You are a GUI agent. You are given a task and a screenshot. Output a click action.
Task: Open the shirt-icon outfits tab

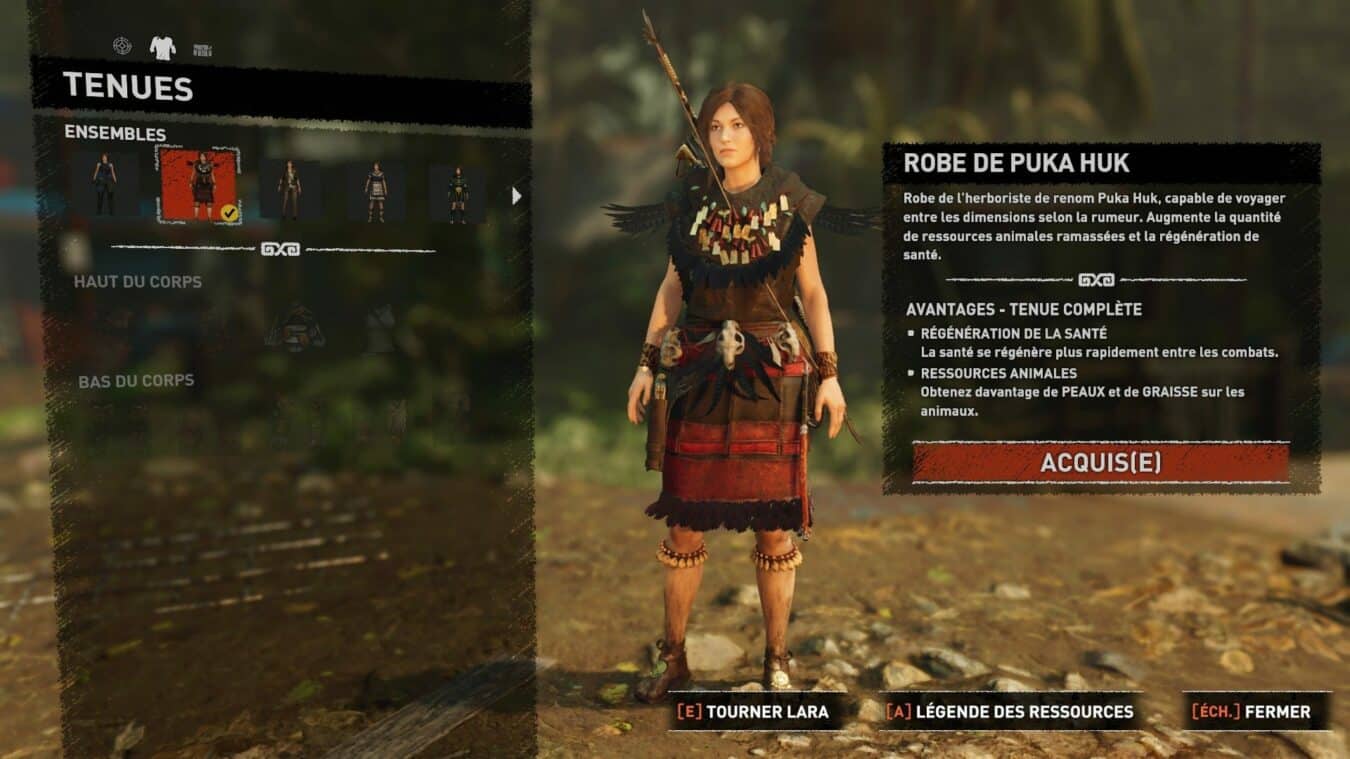162,47
